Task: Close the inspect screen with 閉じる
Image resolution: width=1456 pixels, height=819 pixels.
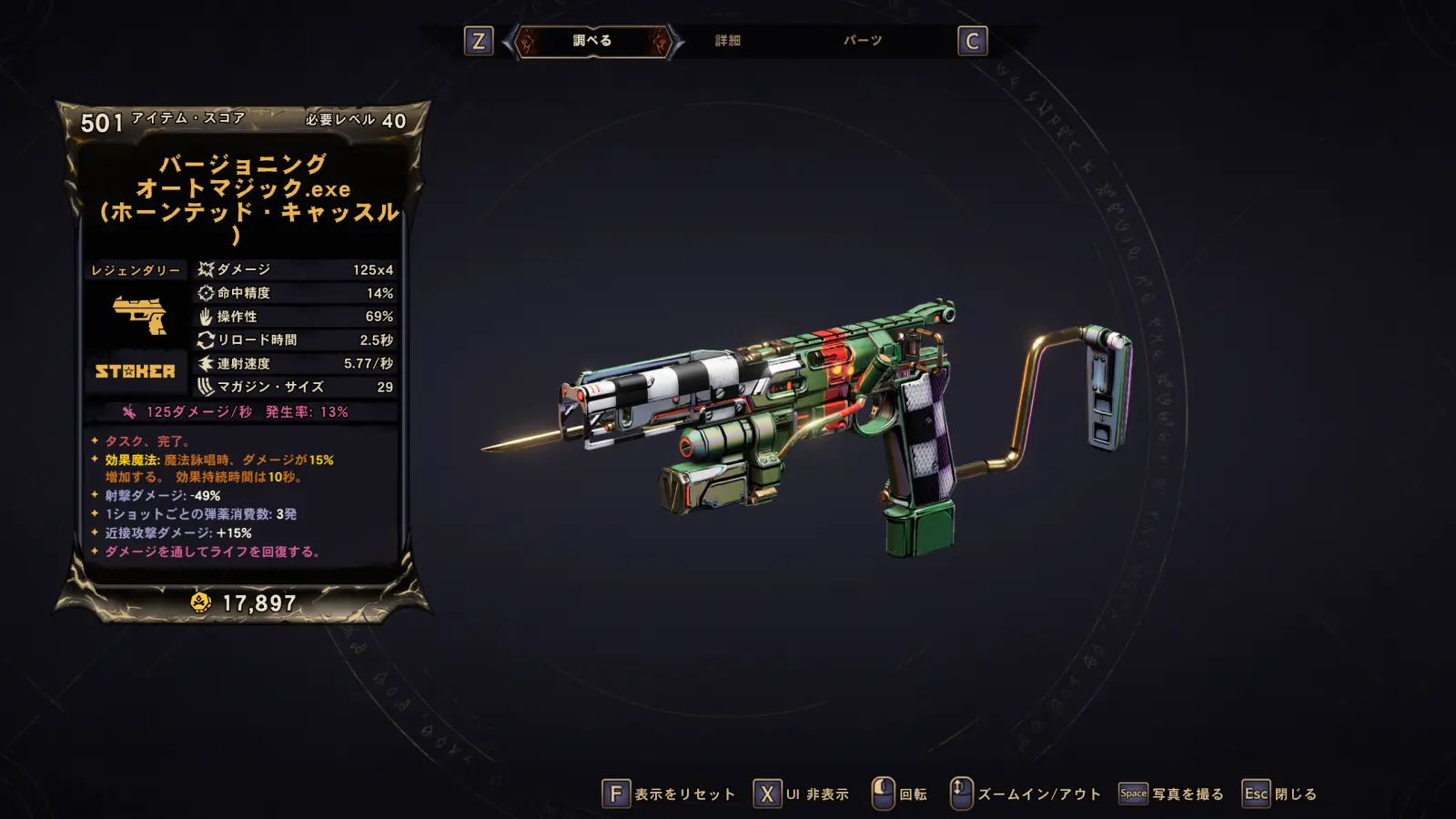Action: point(1280,794)
